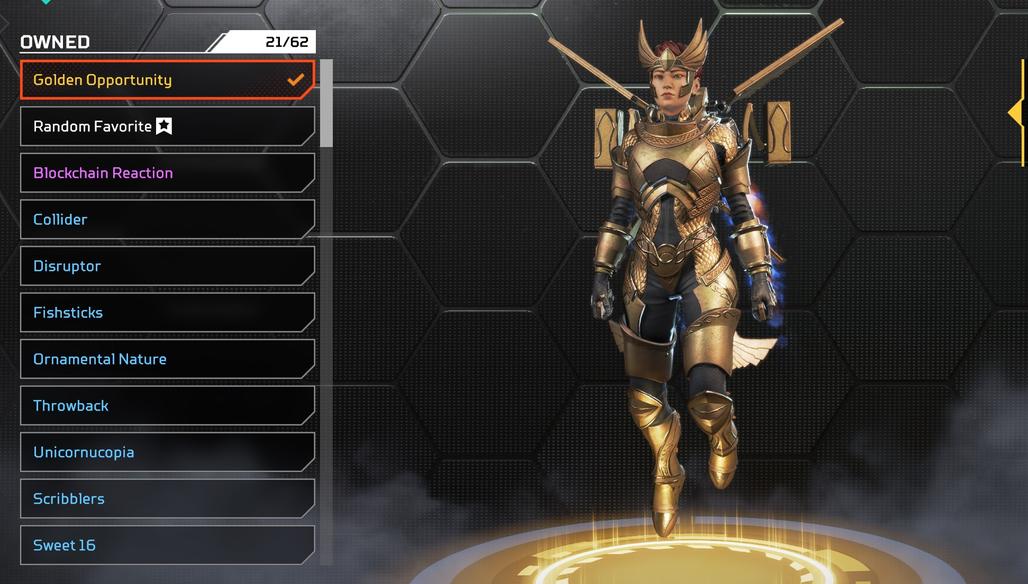The width and height of the screenshot is (1028, 584).
Task: Select the Golden Opportunity skin
Action: [x=167, y=80]
